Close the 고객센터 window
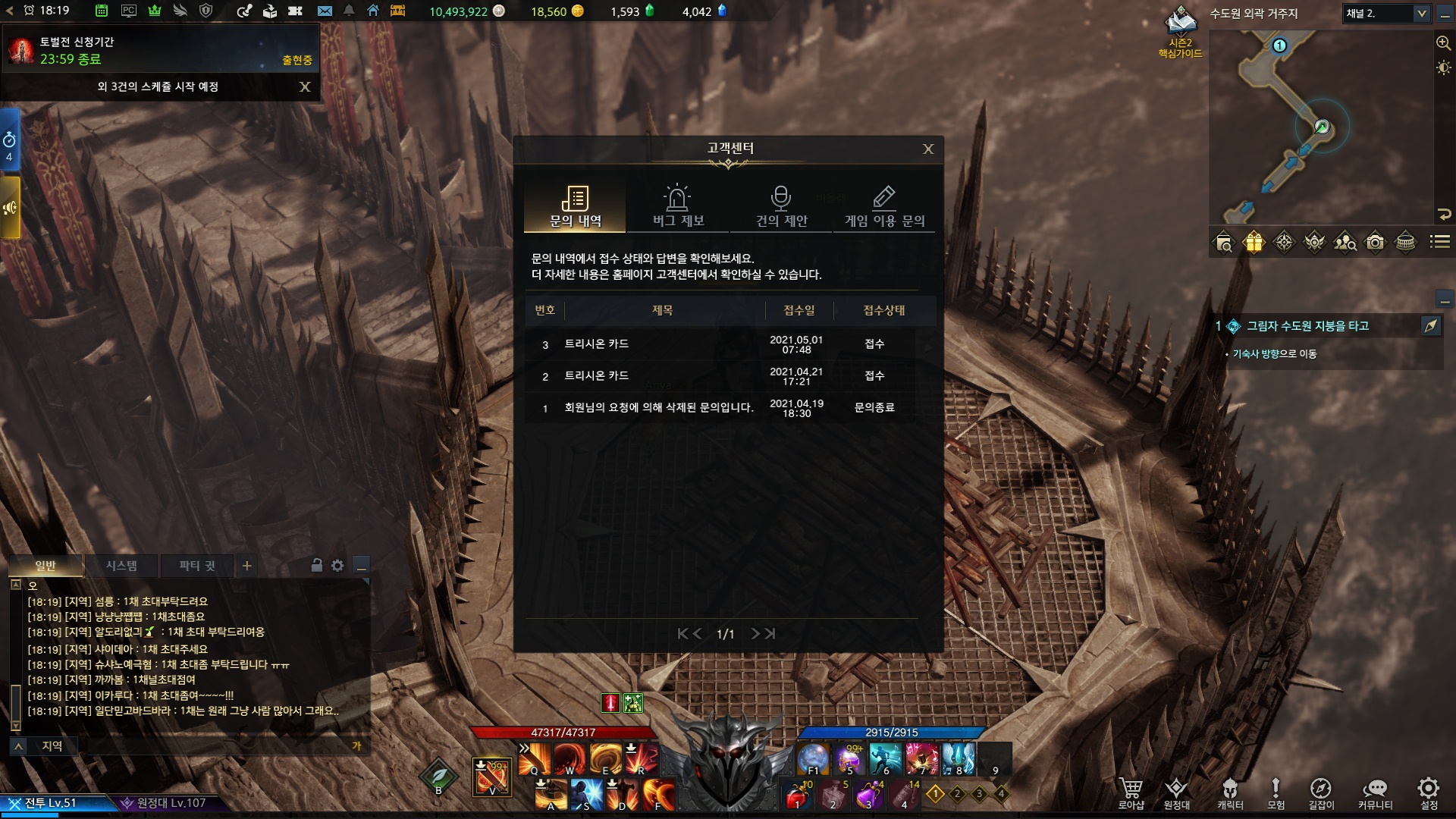1456x819 pixels. (x=927, y=149)
